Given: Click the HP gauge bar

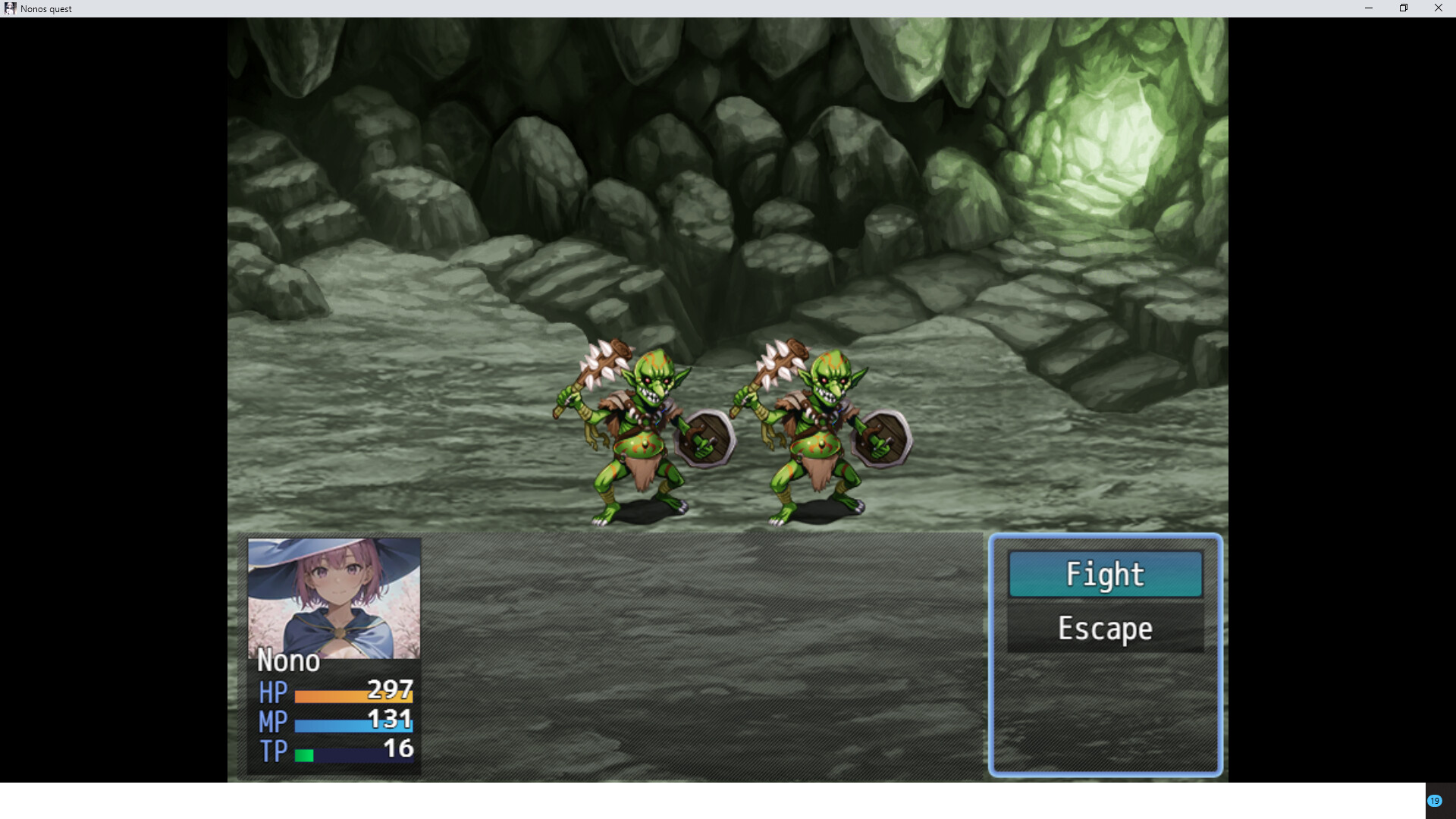Looking at the screenshot, I should [354, 694].
